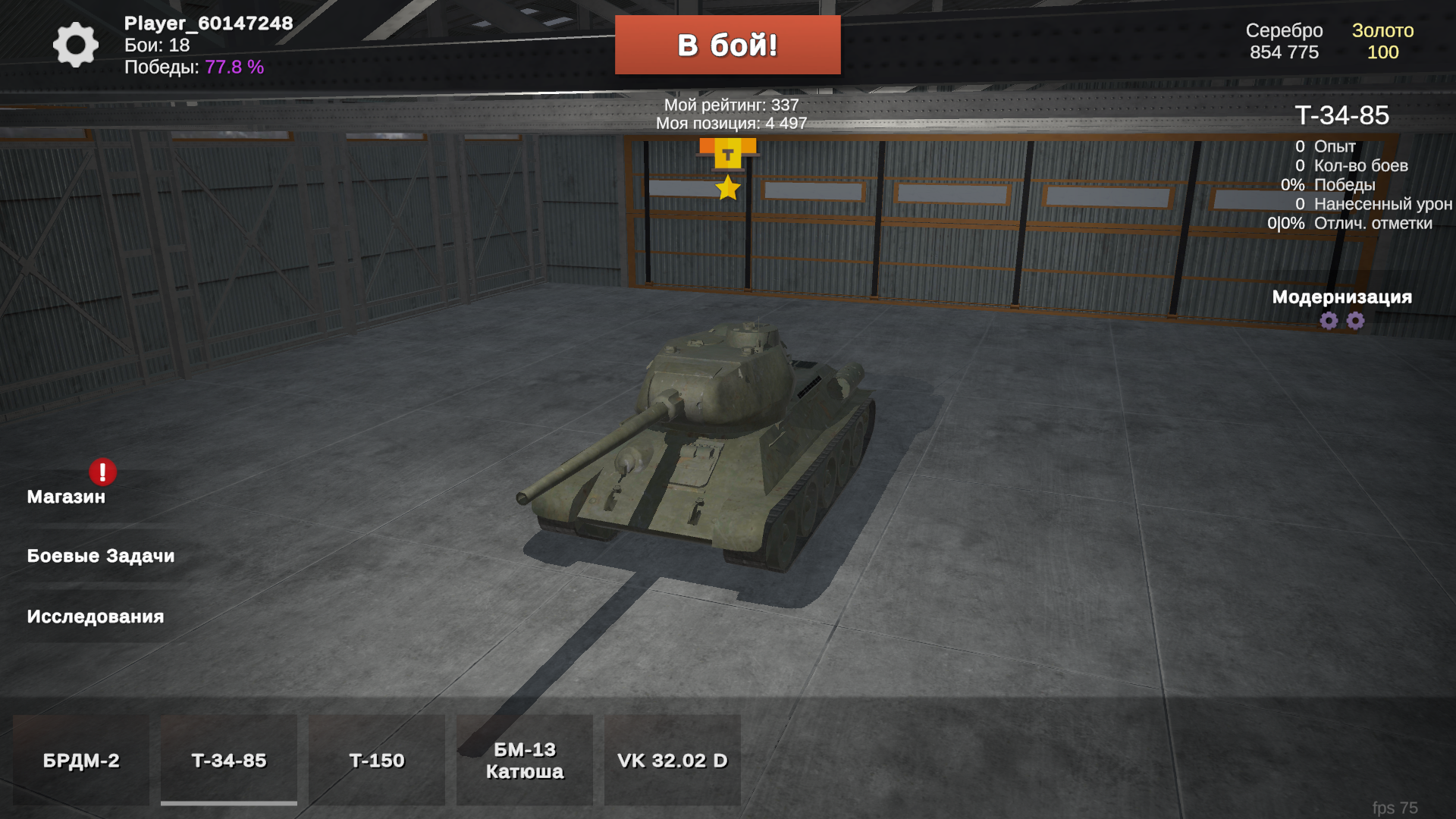Select the БМ-13 Катюша vehicle slot
1456x819 pixels.
[523, 760]
